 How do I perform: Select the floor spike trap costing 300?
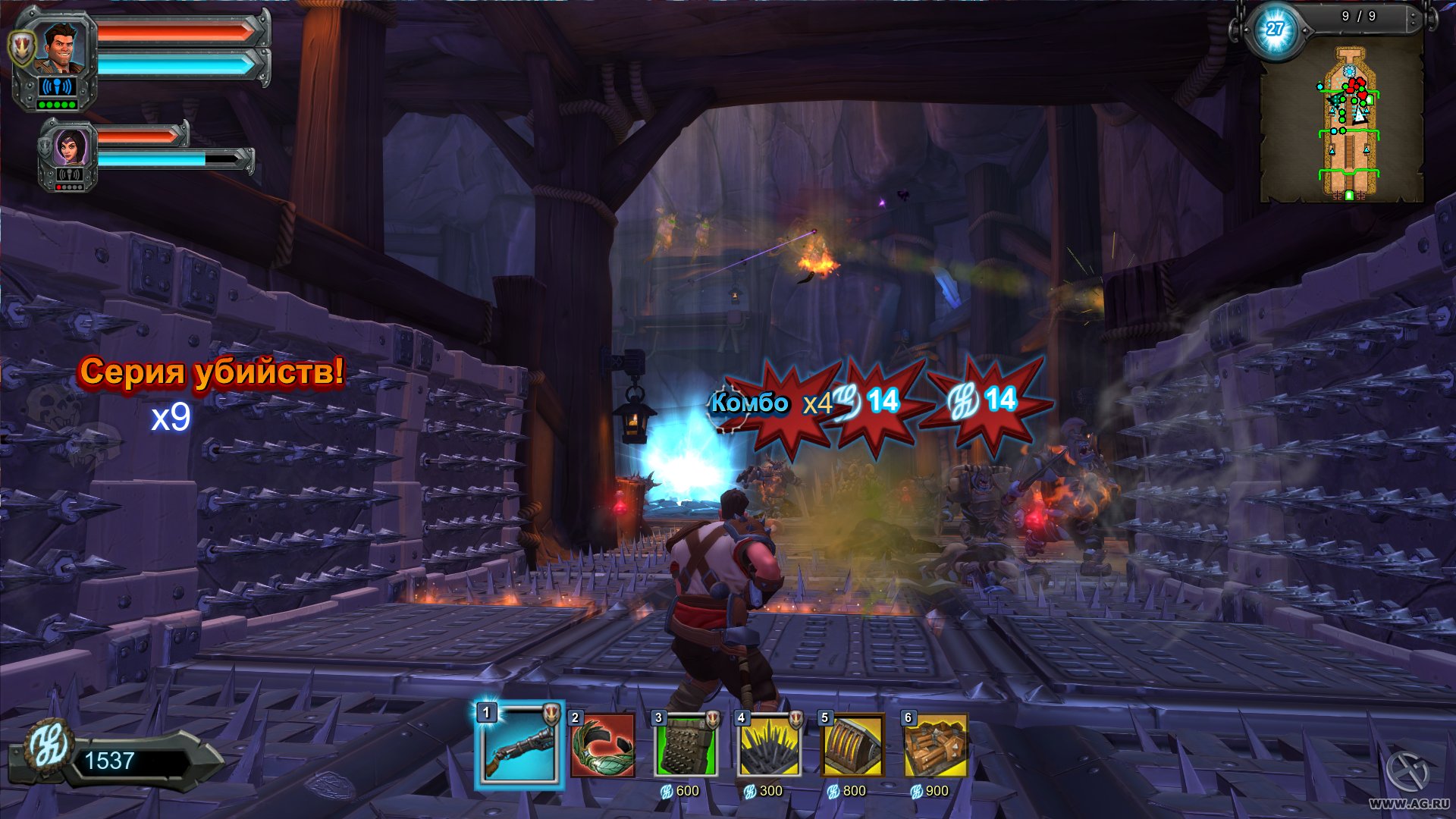click(x=769, y=746)
